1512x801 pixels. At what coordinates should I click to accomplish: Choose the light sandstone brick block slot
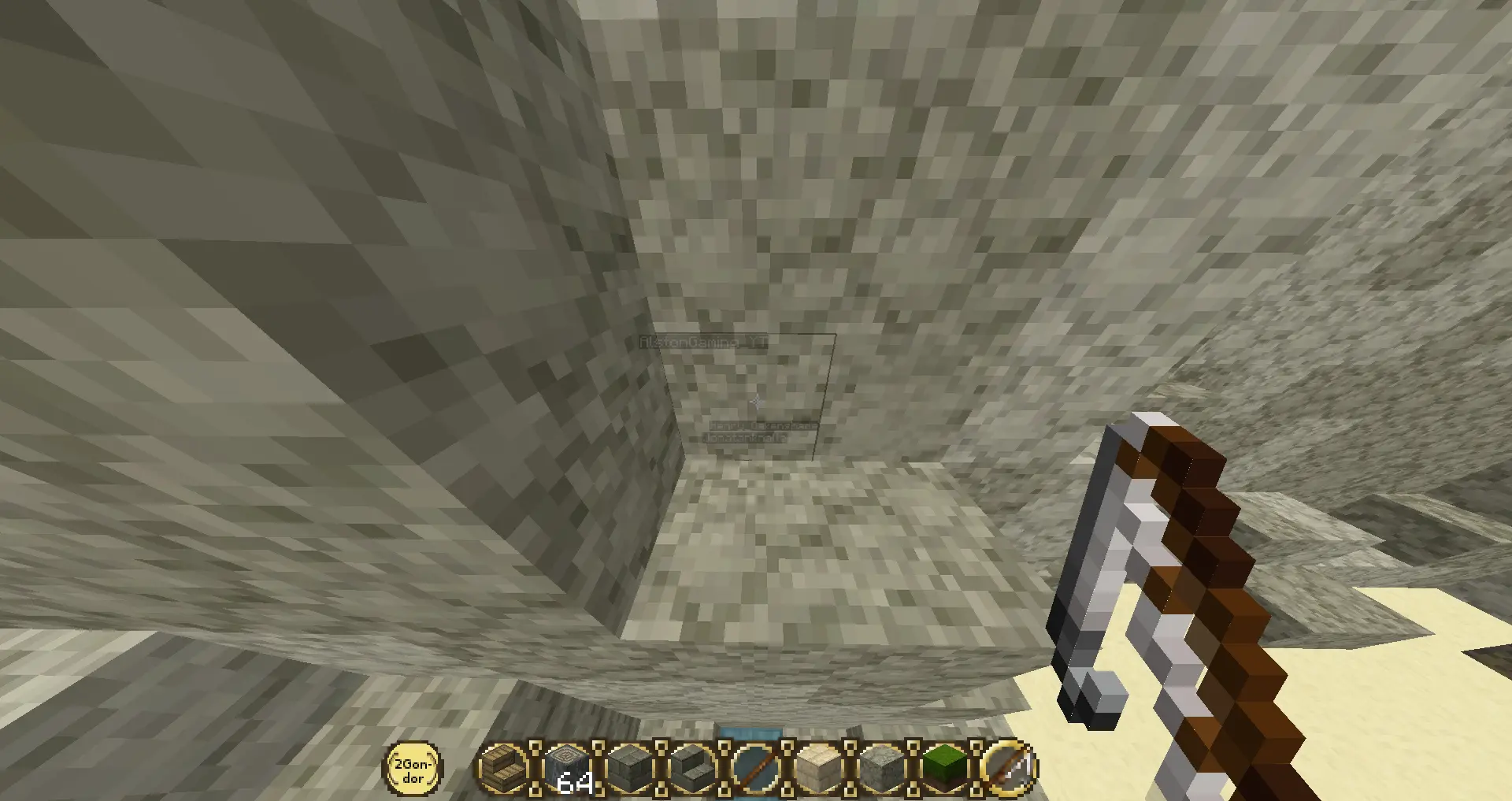pyautogui.click(x=820, y=767)
